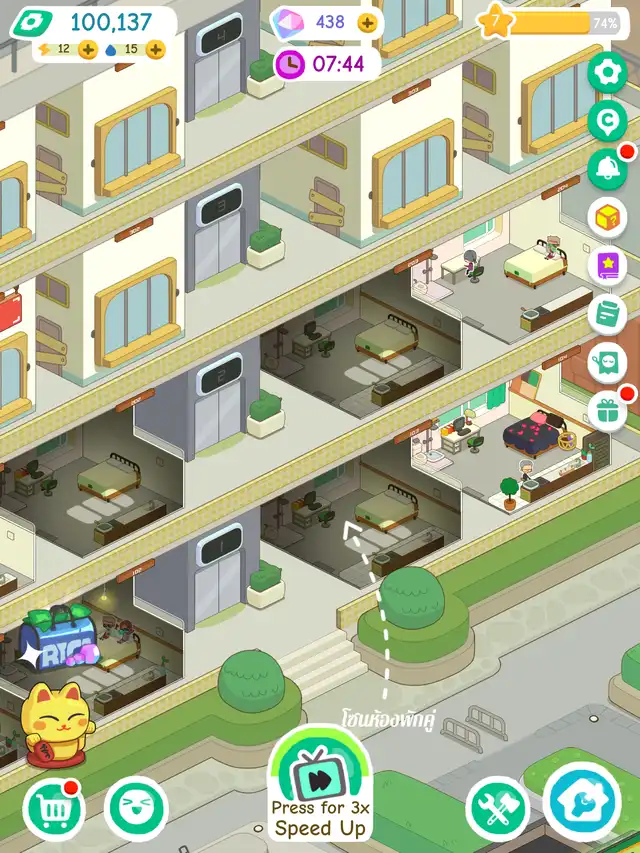
Task: Open the gift box rewards
Action: [607, 410]
